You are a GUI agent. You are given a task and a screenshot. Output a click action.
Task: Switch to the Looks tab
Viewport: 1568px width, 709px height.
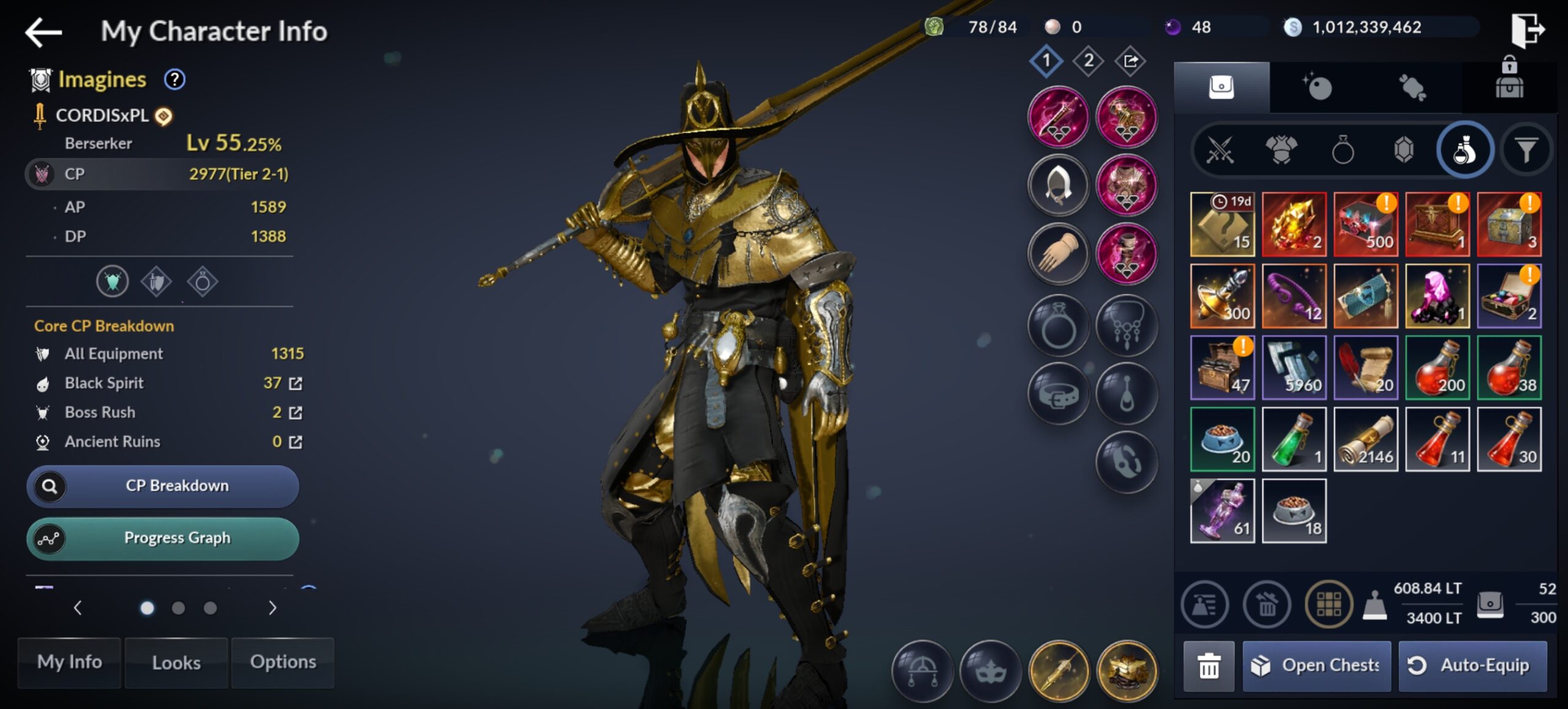pos(176,662)
